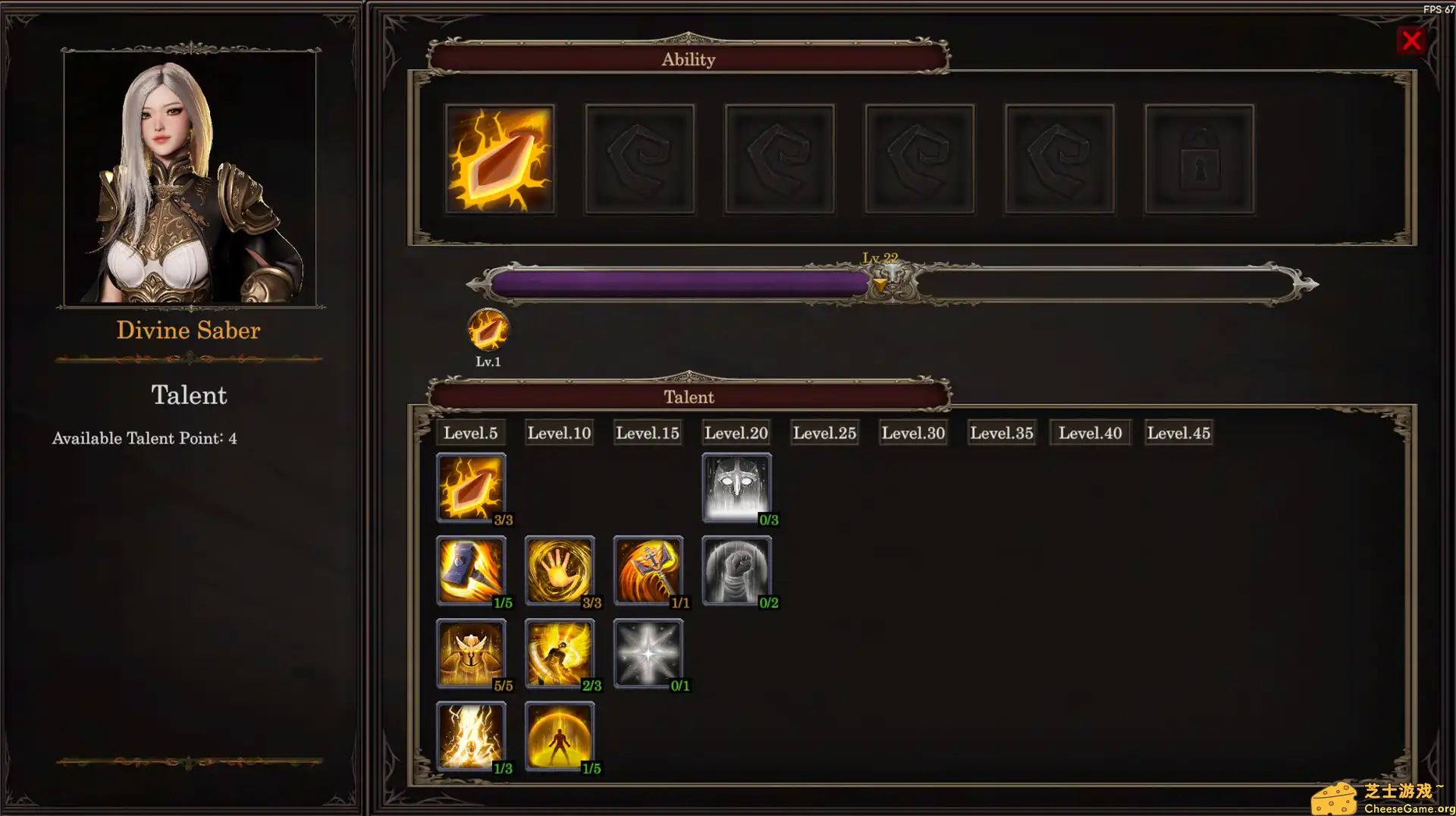Image resolution: width=1456 pixels, height=816 pixels.
Task: Click the Lv.1 skill icon above the Talent panel
Action: [x=488, y=331]
